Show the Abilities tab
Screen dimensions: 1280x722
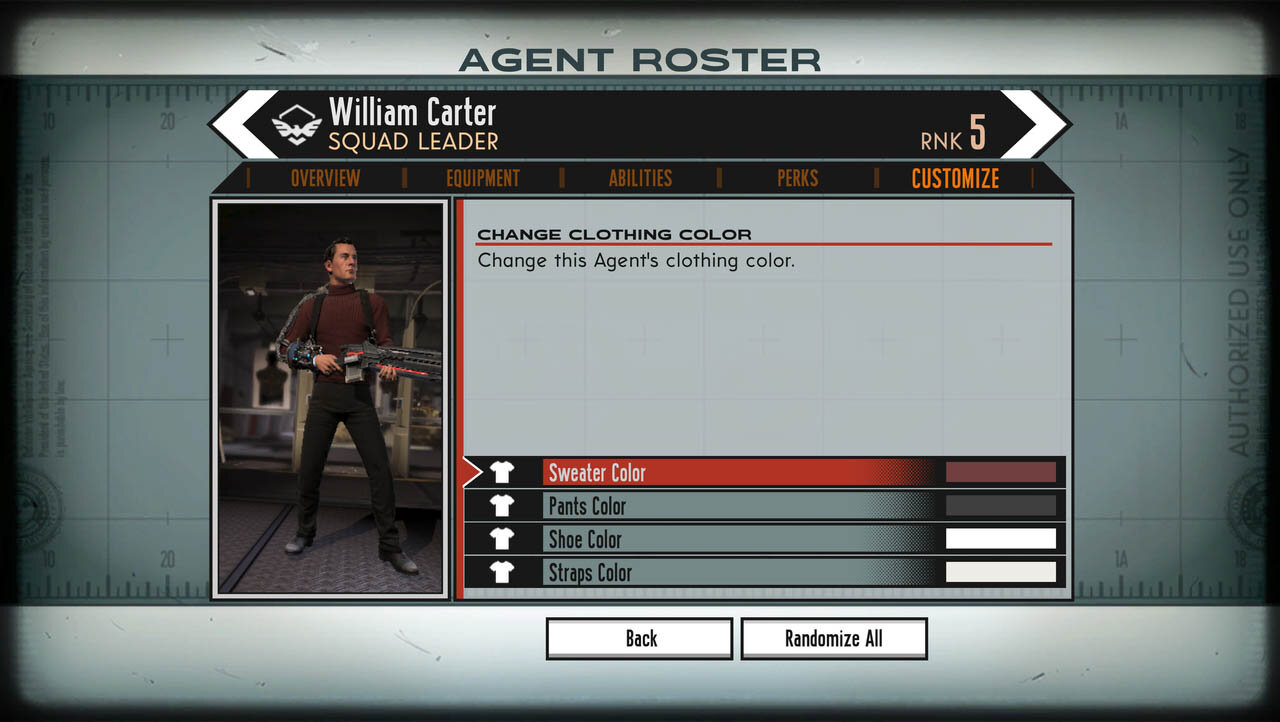point(640,178)
